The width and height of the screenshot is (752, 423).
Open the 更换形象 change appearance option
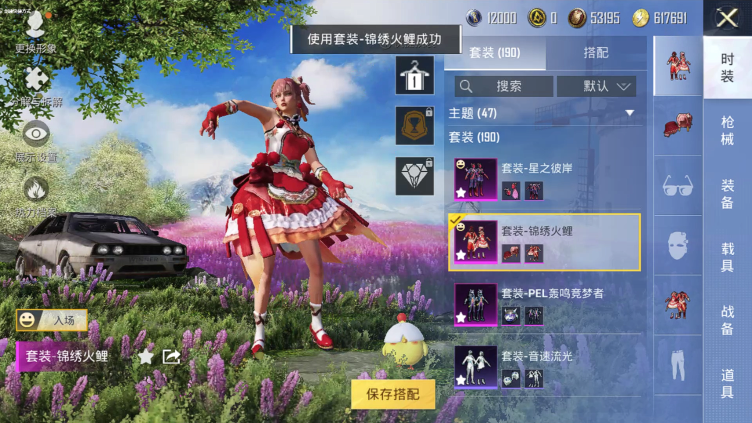point(36,30)
